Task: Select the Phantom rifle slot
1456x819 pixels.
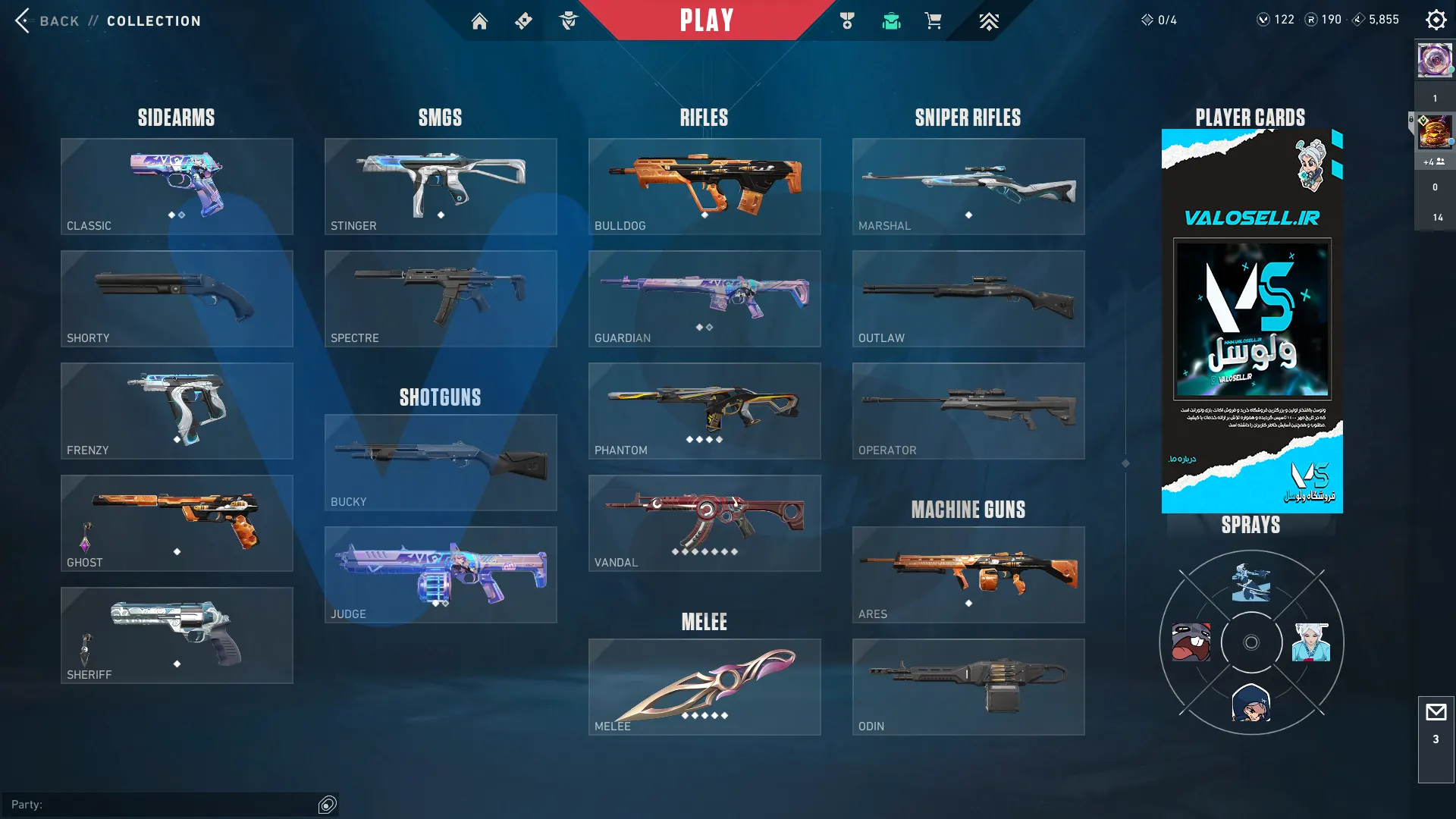Action: (x=704, y=411)
